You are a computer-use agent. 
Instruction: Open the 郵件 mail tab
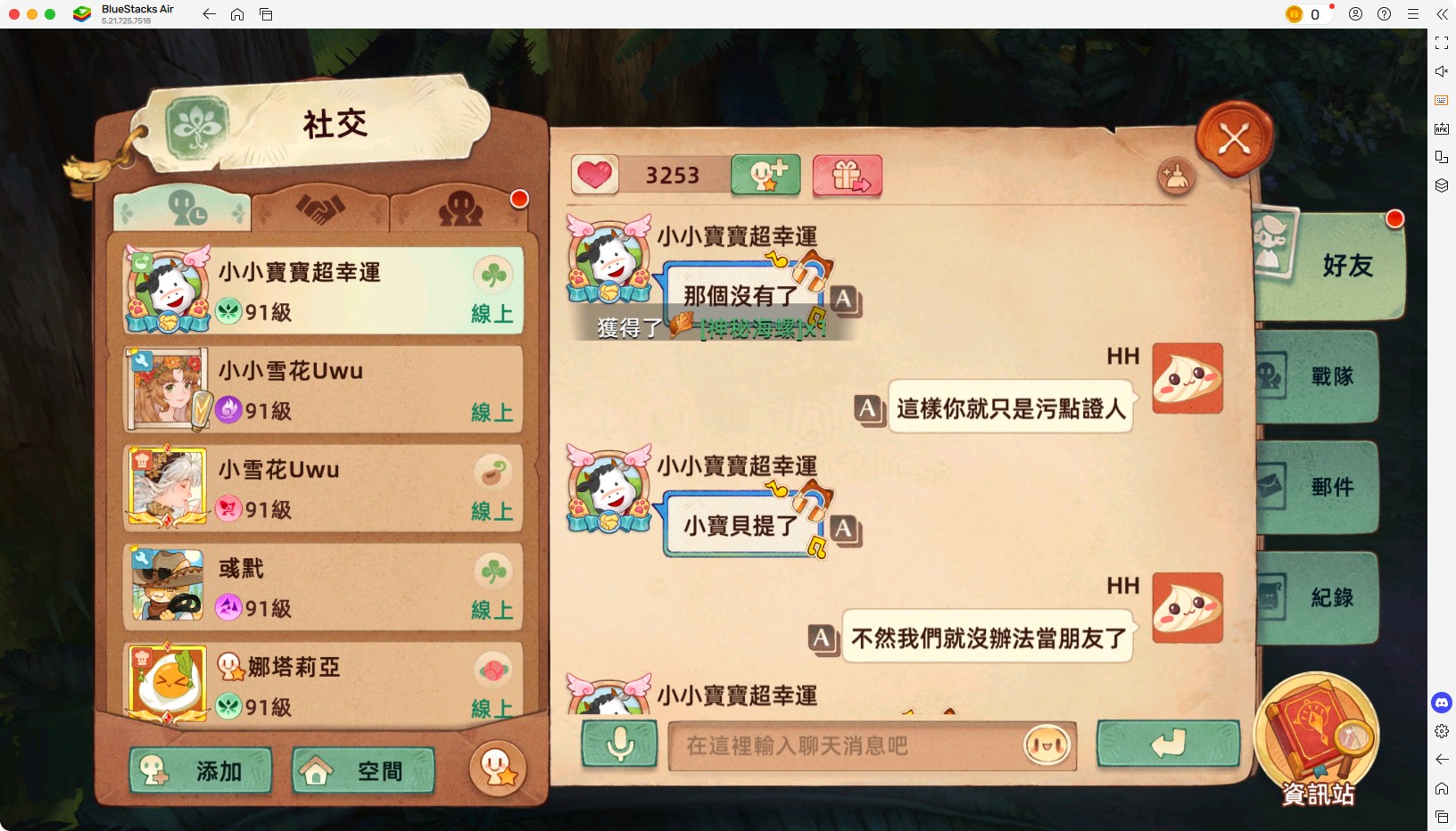(x=1329, y=487)
